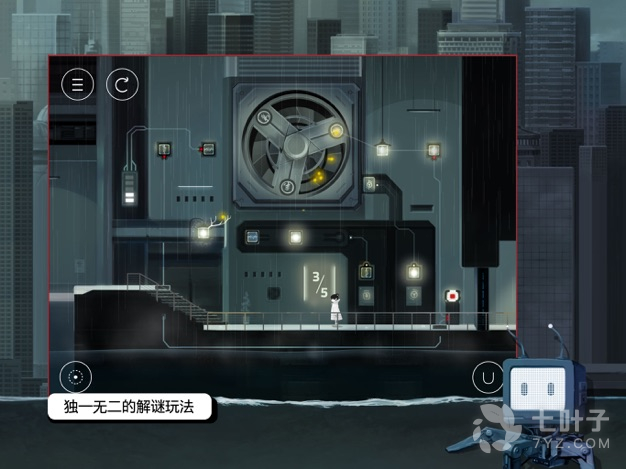The height and width of the screenshot is (469, 626).
Task: Open the hamburger menu button
Action: pos(76,84)
